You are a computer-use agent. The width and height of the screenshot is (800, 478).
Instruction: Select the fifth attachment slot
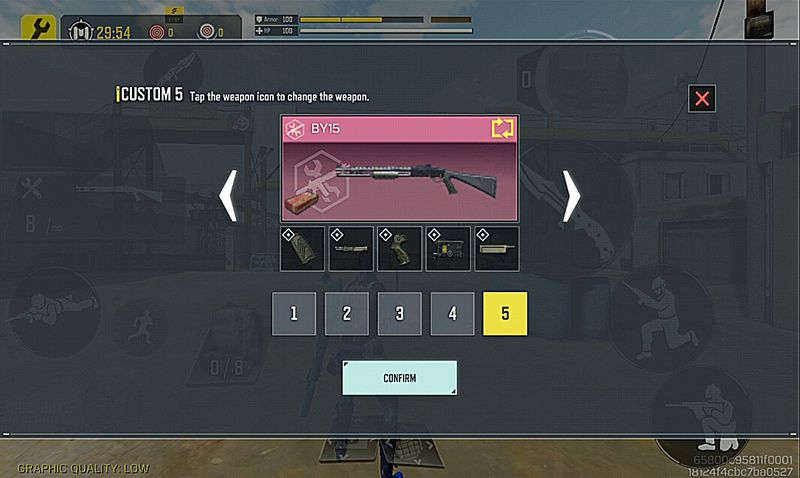coord(496,249)
